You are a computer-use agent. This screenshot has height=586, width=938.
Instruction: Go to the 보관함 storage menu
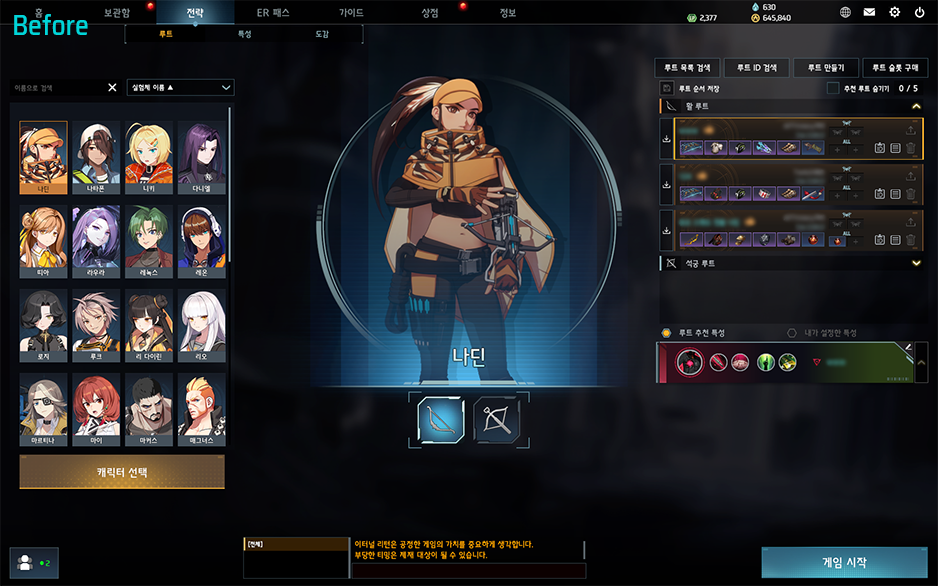pos(117,13)
